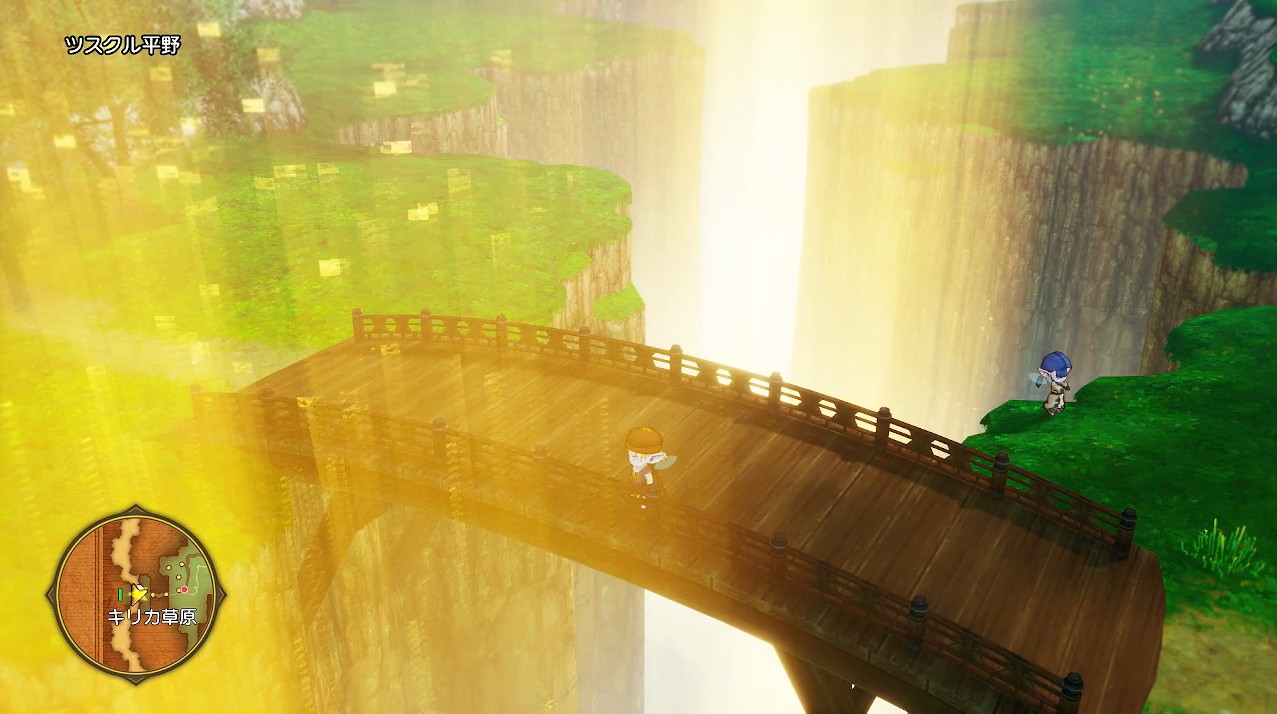Select the yellow player arrow on the minimap
This screenshot has width=1277, height=714.
point(139,594)
